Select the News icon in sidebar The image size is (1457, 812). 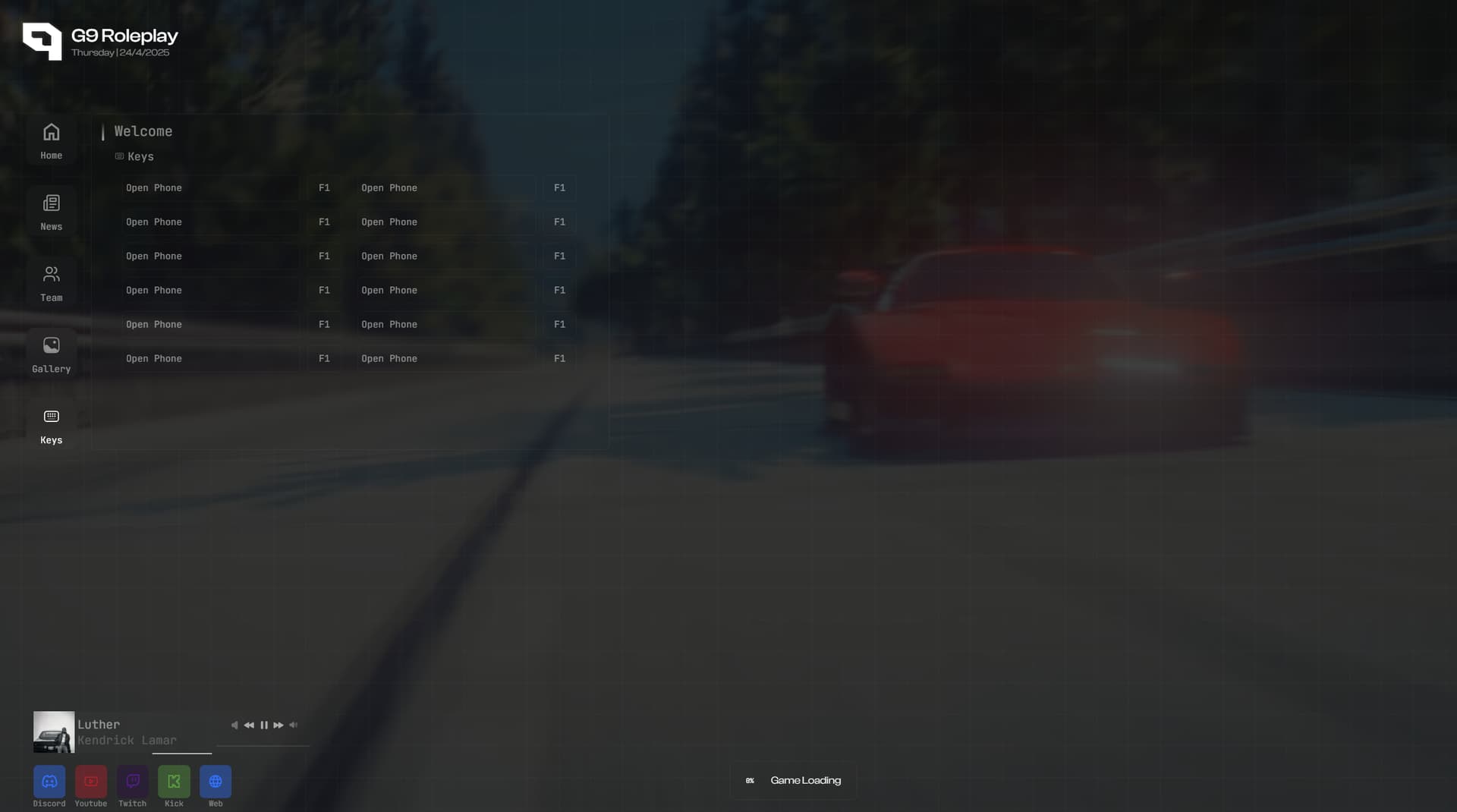(x=50, y=212)
